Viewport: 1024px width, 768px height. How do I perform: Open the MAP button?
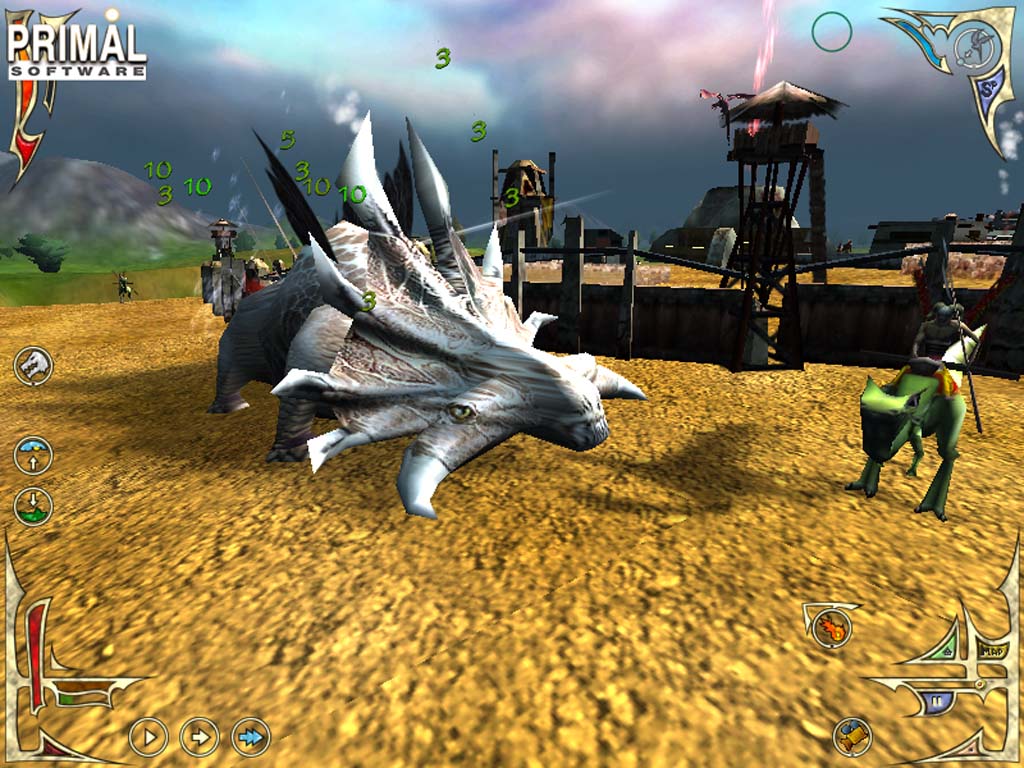coord(993,651)
